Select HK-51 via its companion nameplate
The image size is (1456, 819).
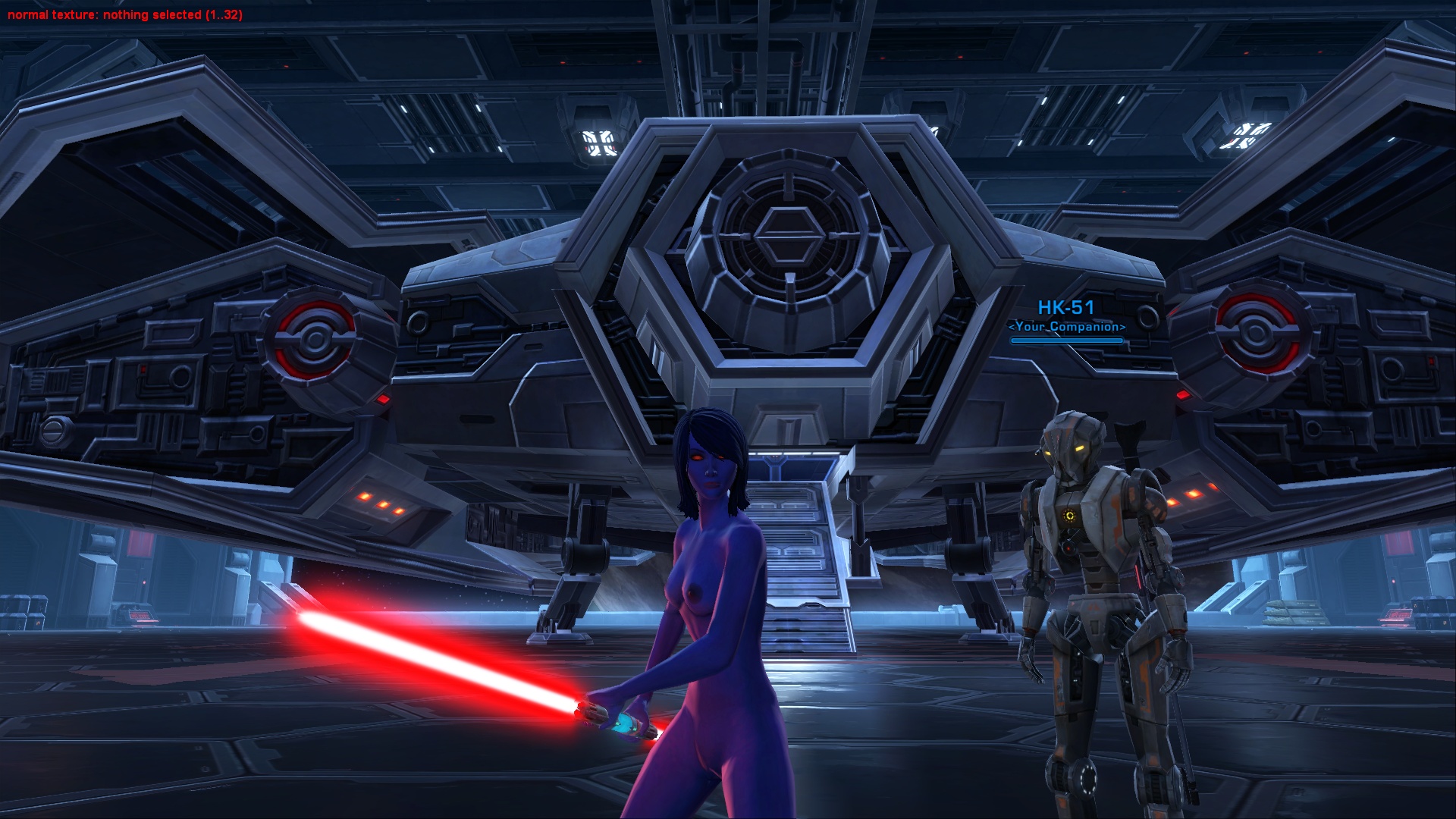point(1065,308)
